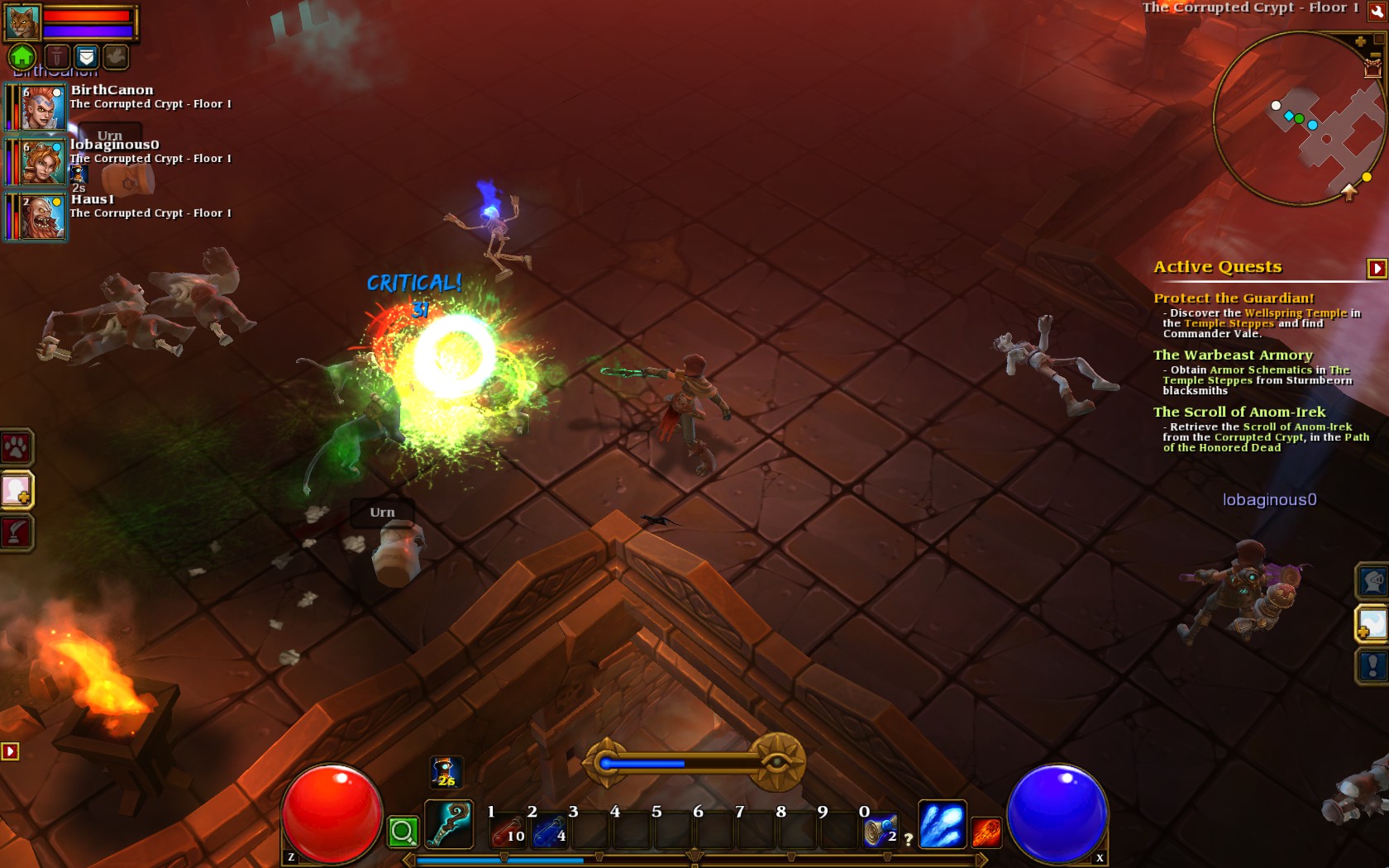Viewport: 1389px width, 868px height.
Task: Open the paw print pet panel button
Action: pyautogui.click(x=17, y=447)
